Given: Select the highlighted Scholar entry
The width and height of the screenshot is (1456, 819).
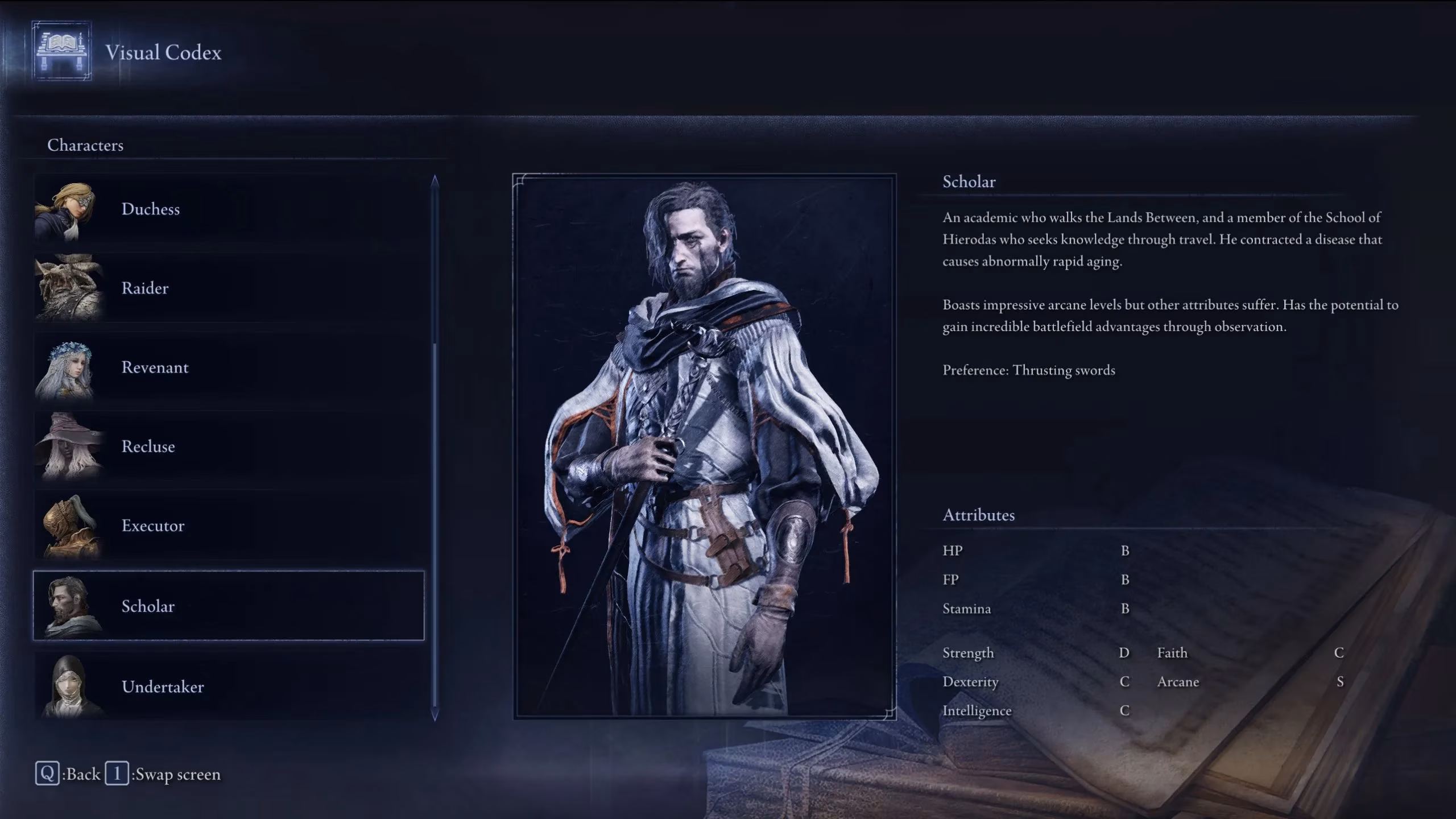Looking at the screenshot, I should (227, 606).
